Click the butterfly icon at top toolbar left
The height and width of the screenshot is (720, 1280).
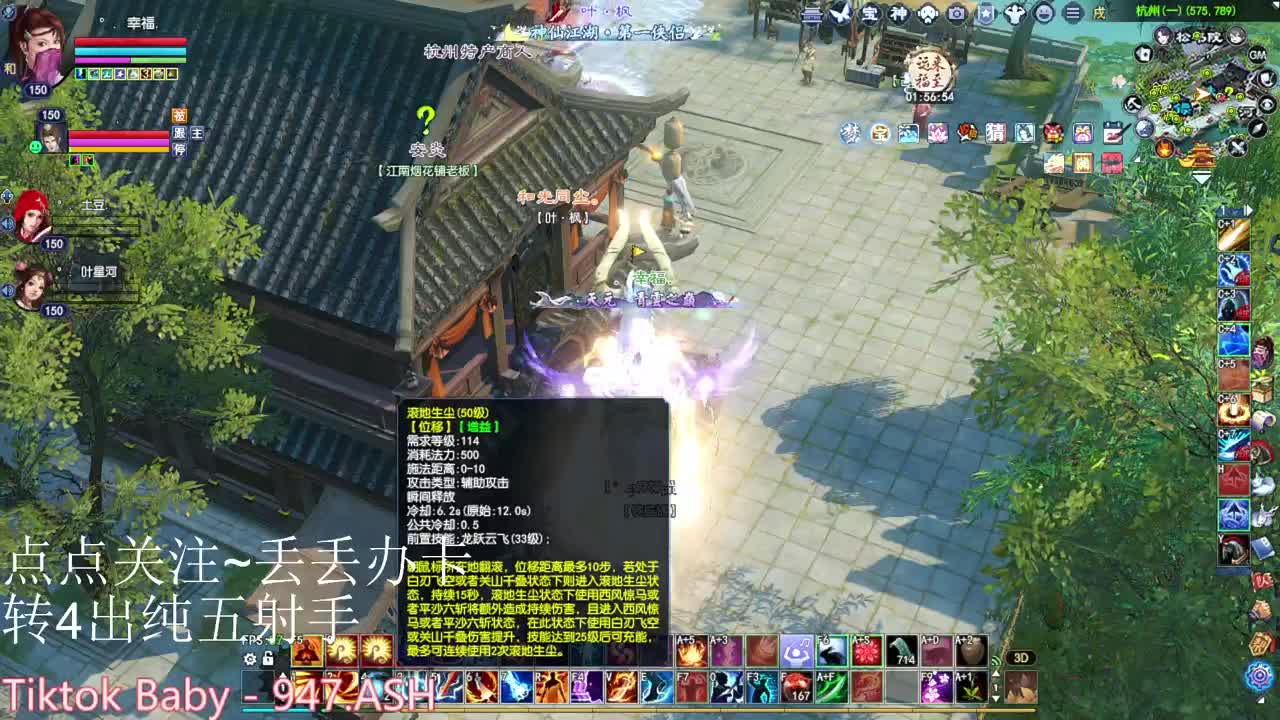pyautogui.click(x=842, y=13)
